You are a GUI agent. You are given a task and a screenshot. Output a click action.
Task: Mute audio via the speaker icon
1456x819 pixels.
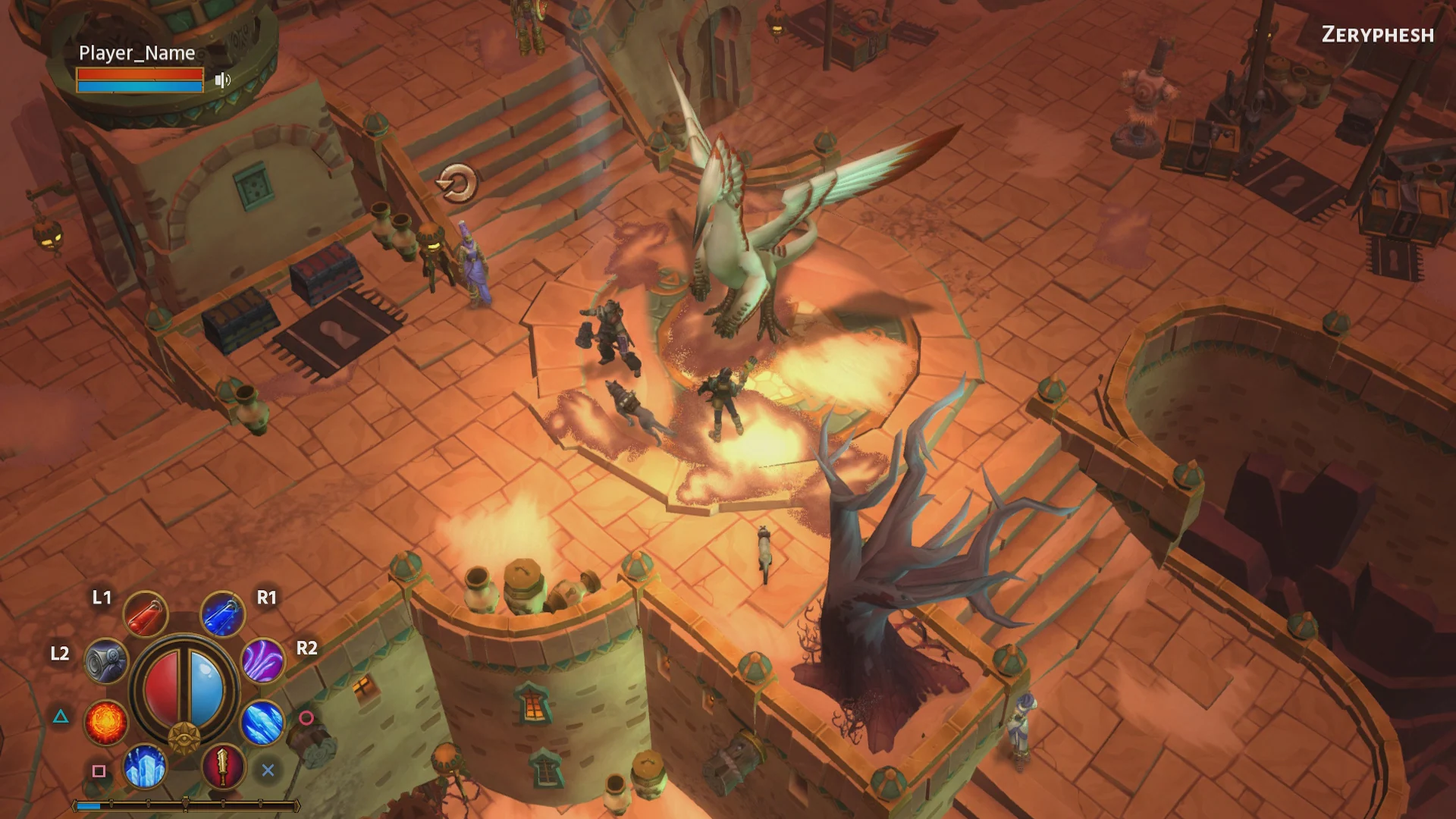(x=221, y=80)
